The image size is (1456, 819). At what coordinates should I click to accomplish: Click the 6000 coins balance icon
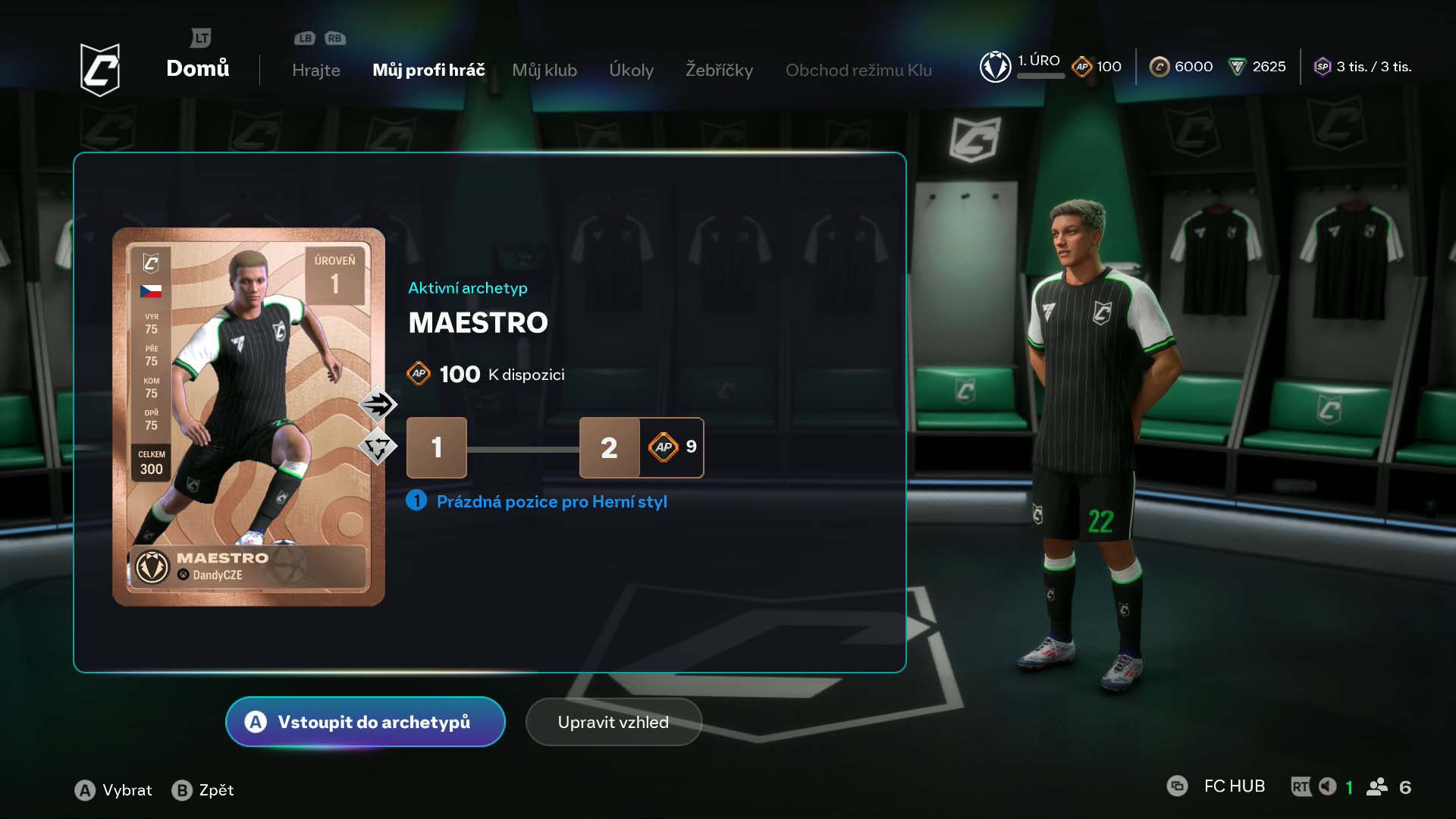click(1159, 67)
